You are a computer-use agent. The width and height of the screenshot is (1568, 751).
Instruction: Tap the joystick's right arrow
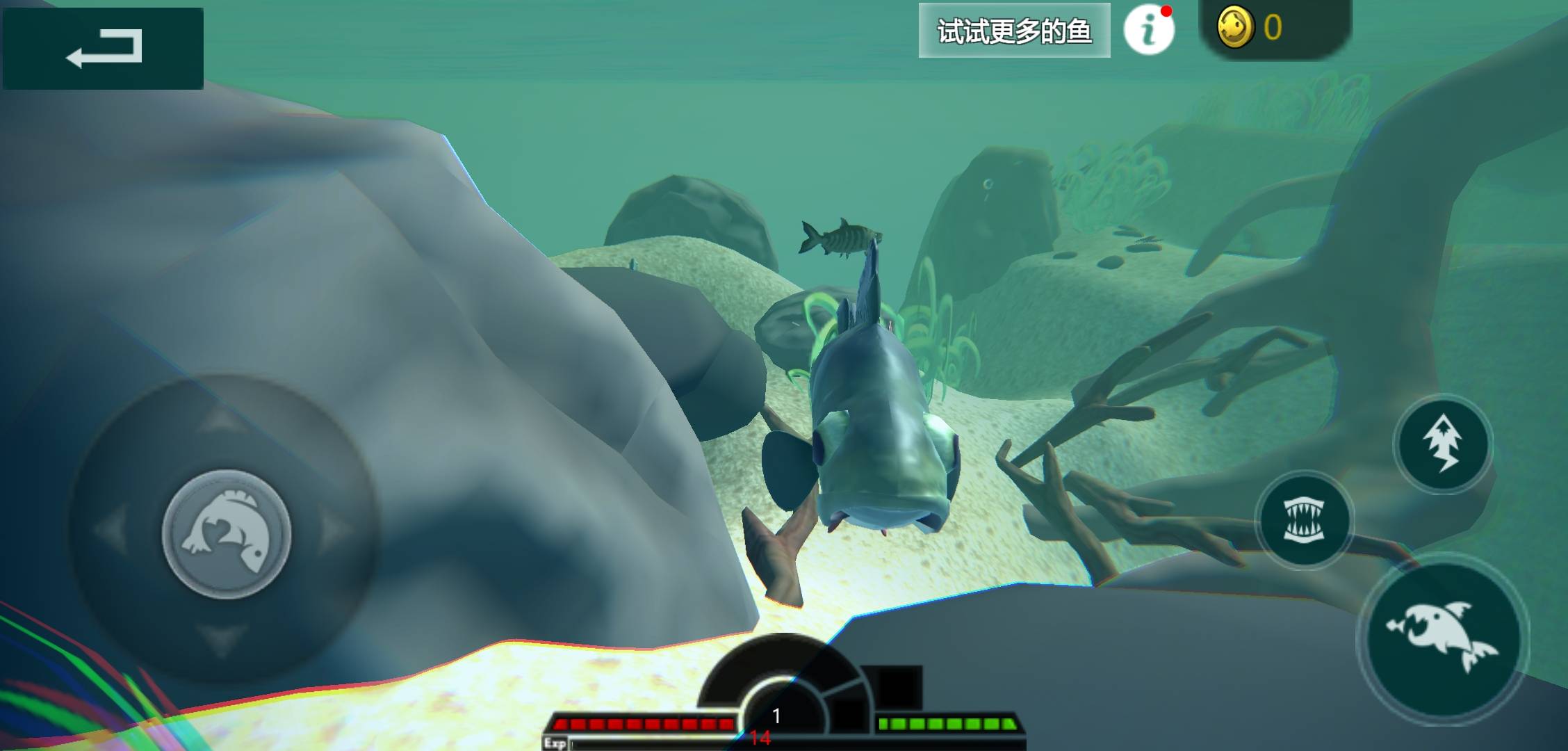point(337,532)
